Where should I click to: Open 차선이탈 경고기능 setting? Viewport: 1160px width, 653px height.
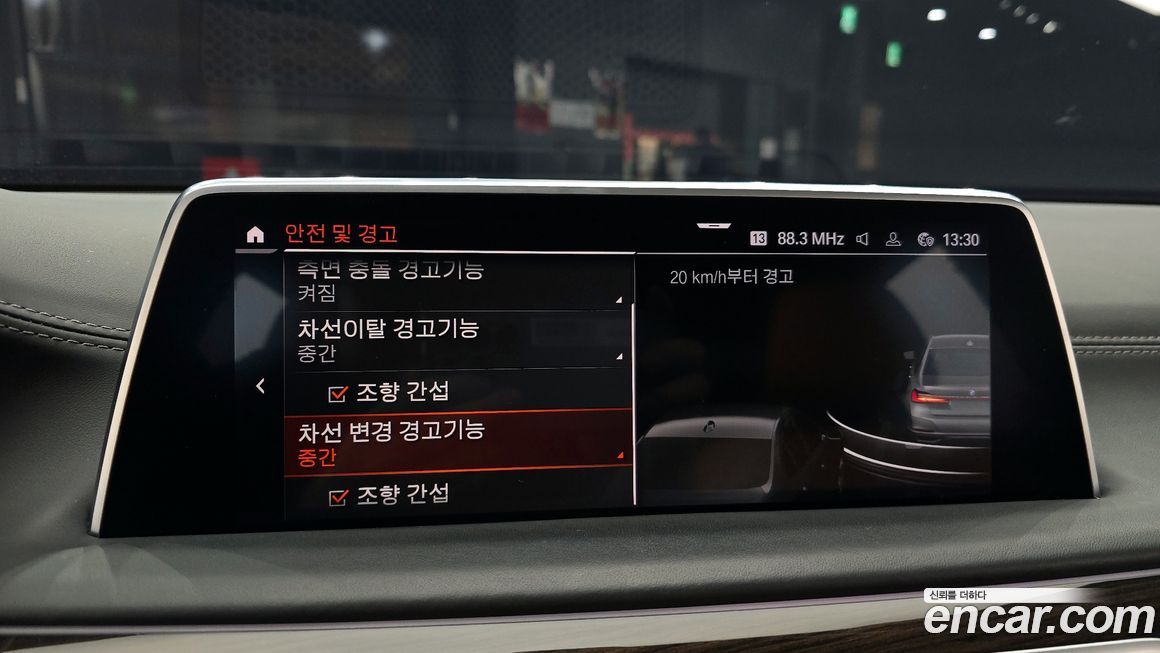coord(457,340)
